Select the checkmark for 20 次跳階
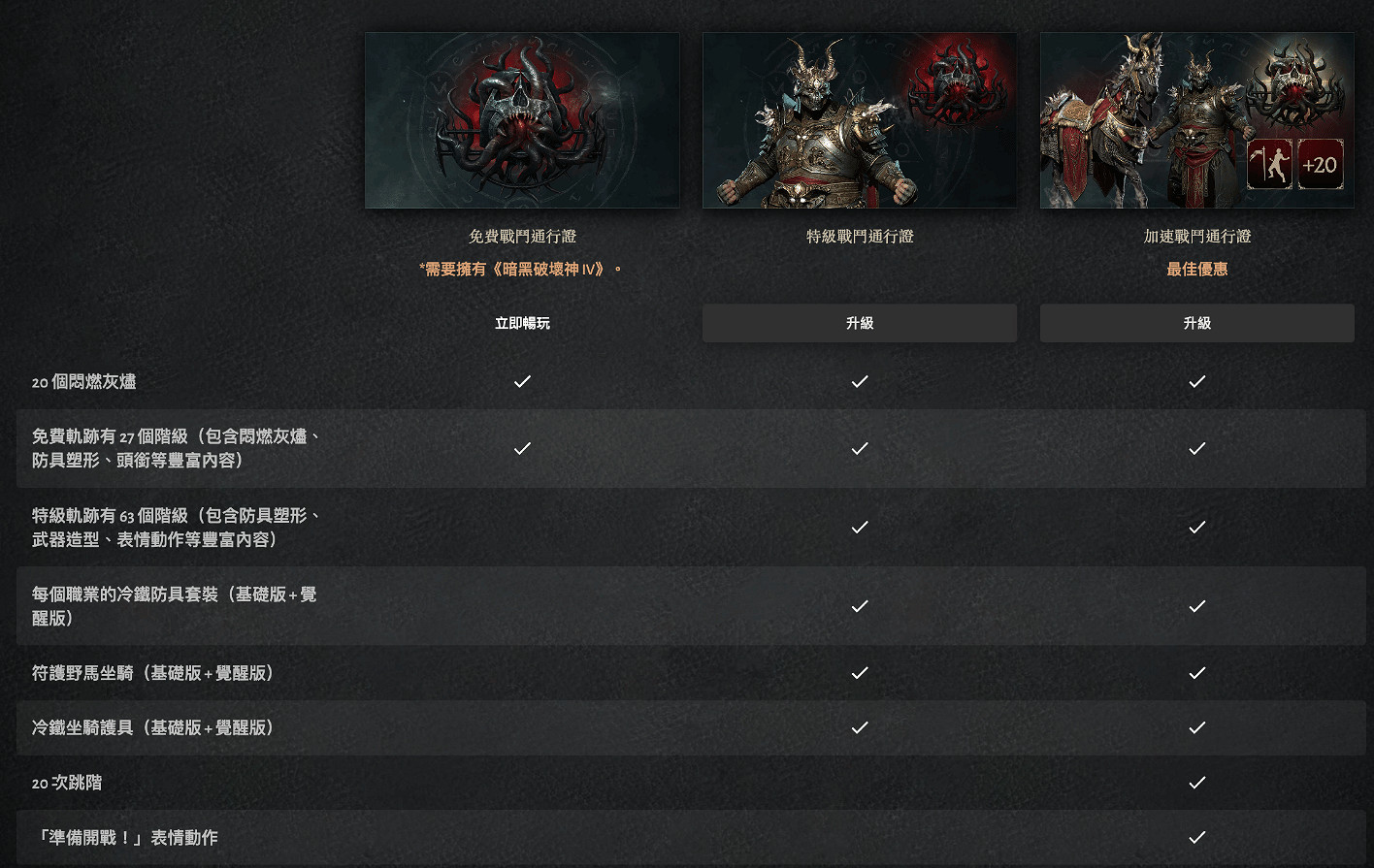Image resolution: width=1374 pixels, height=868 pixels. pos(1196,783)
